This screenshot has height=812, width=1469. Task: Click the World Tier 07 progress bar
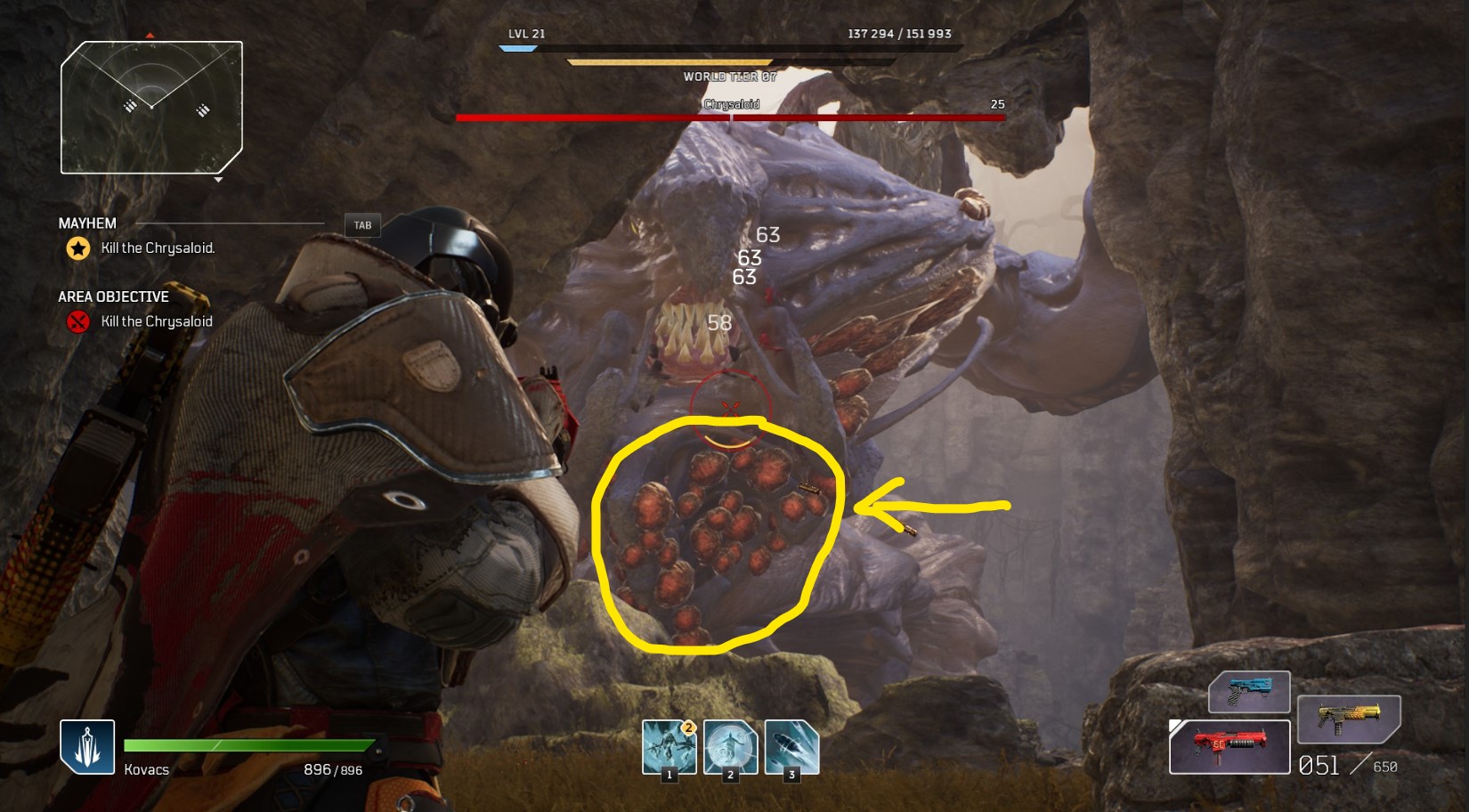tap(670, 63)
